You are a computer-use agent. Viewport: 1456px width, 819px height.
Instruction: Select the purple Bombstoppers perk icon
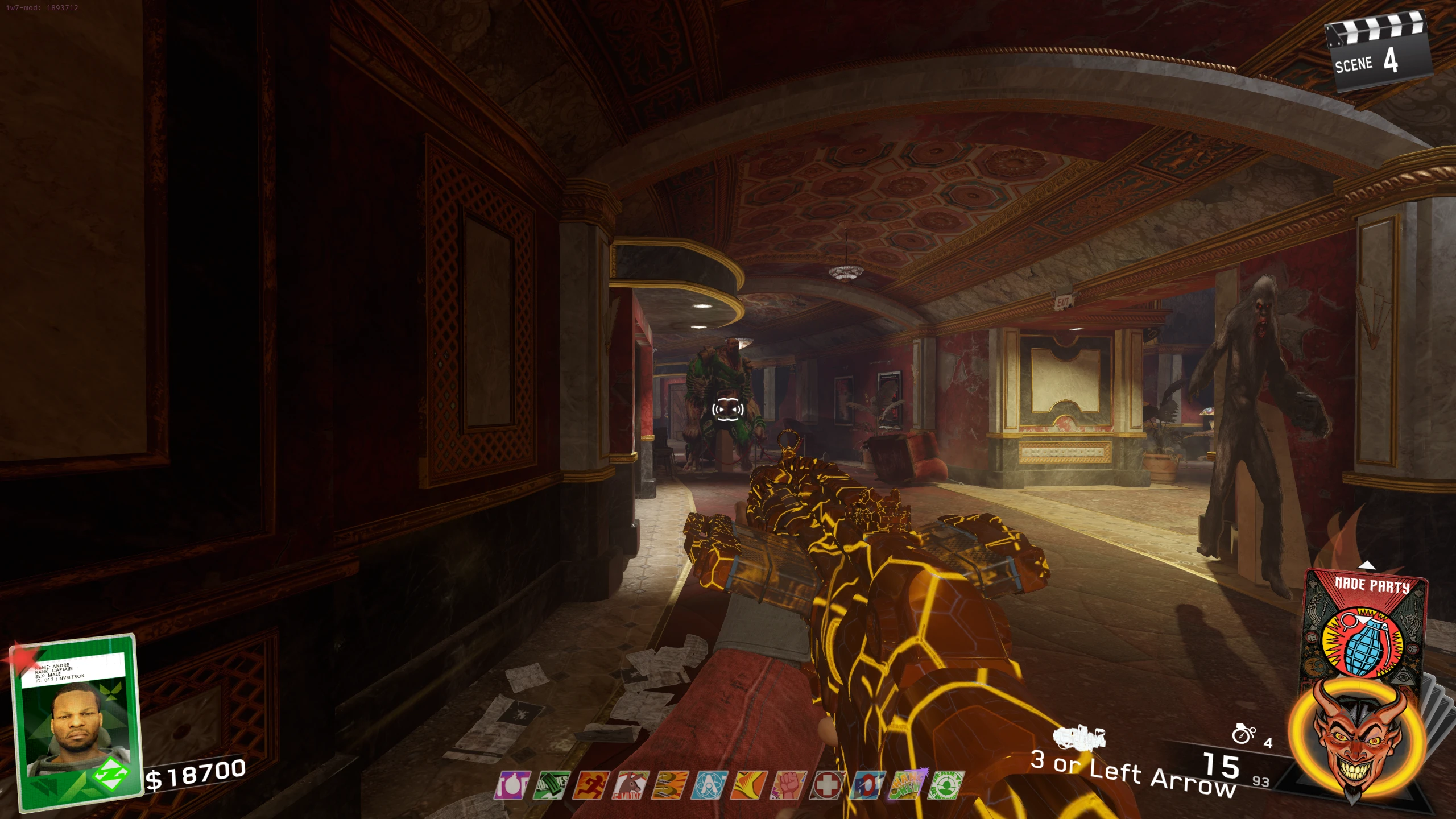click(512, 785)
